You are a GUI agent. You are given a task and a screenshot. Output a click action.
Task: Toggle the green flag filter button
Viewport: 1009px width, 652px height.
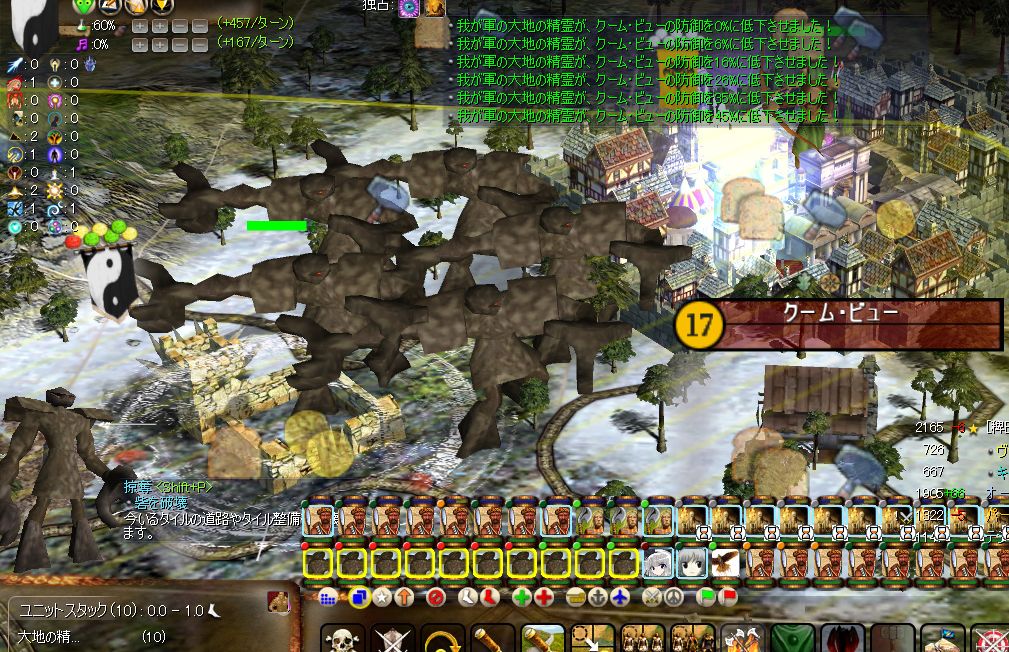[x=706, y=597]
